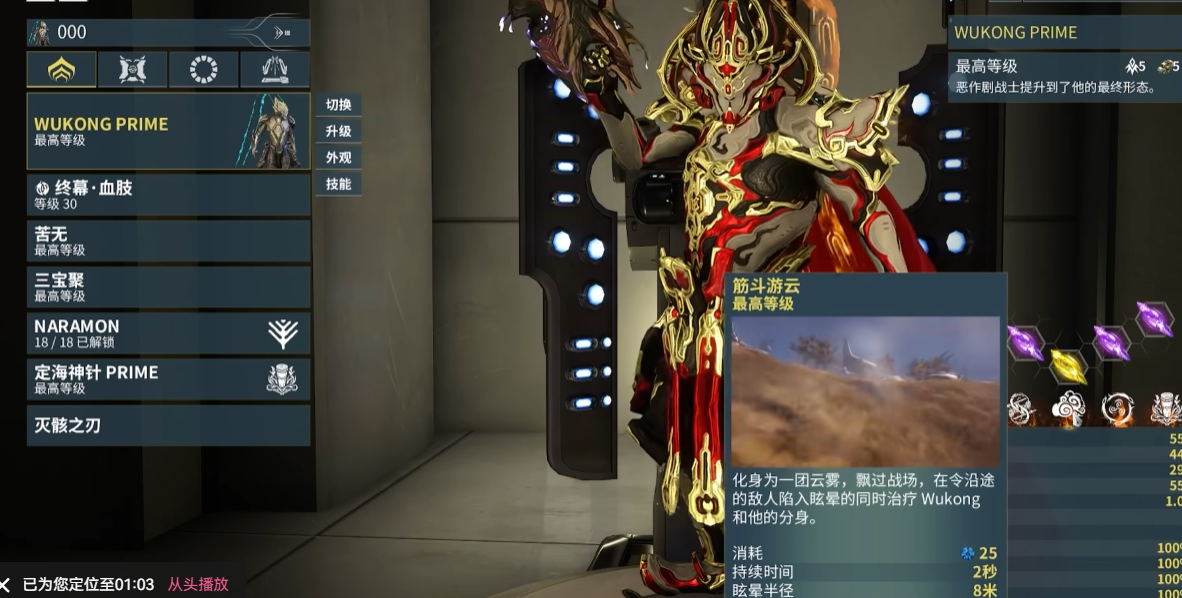Switch to the companion sentinel tab

[133, 70]
